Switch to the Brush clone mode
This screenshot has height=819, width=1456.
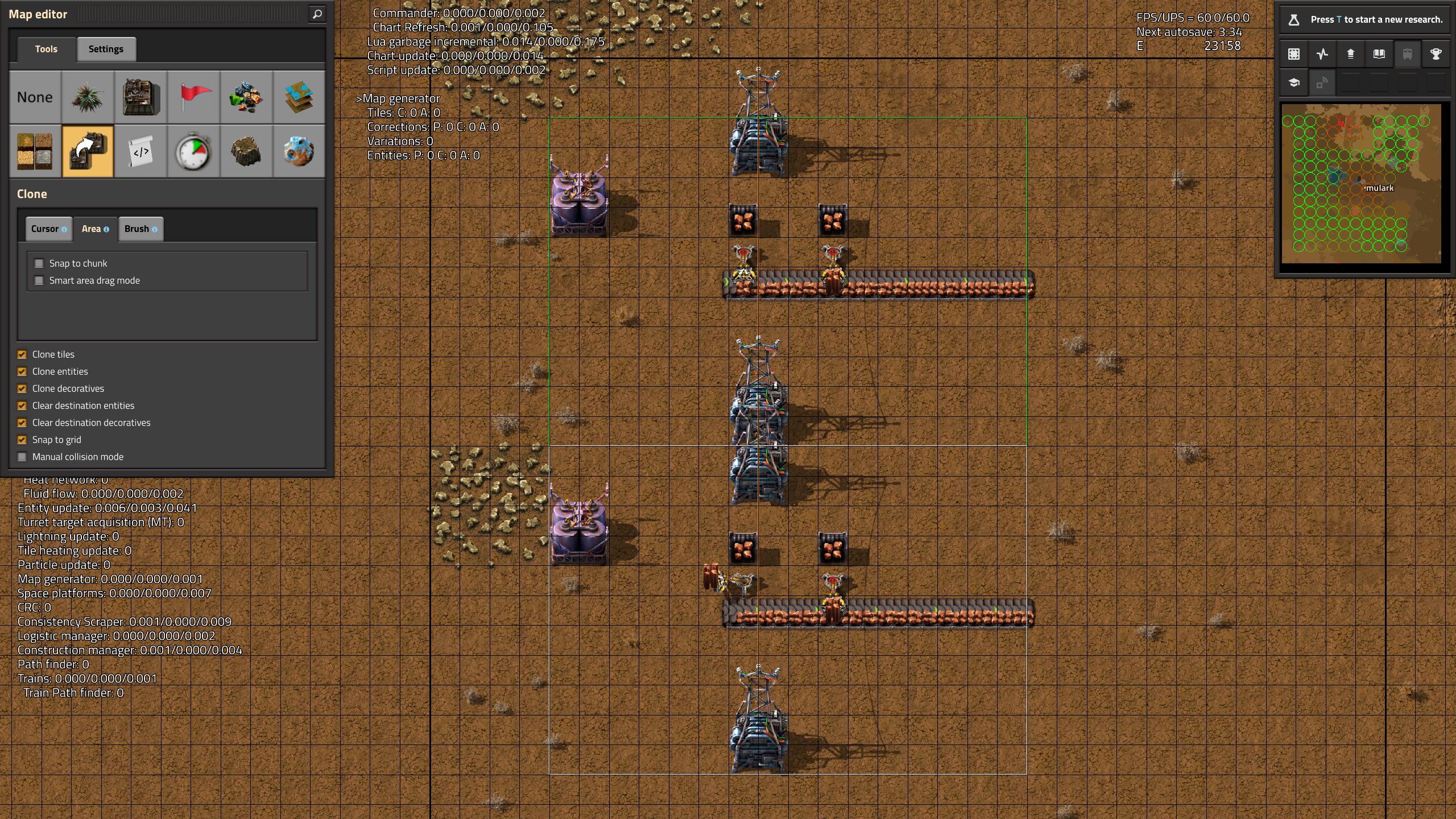pos(140,229)
